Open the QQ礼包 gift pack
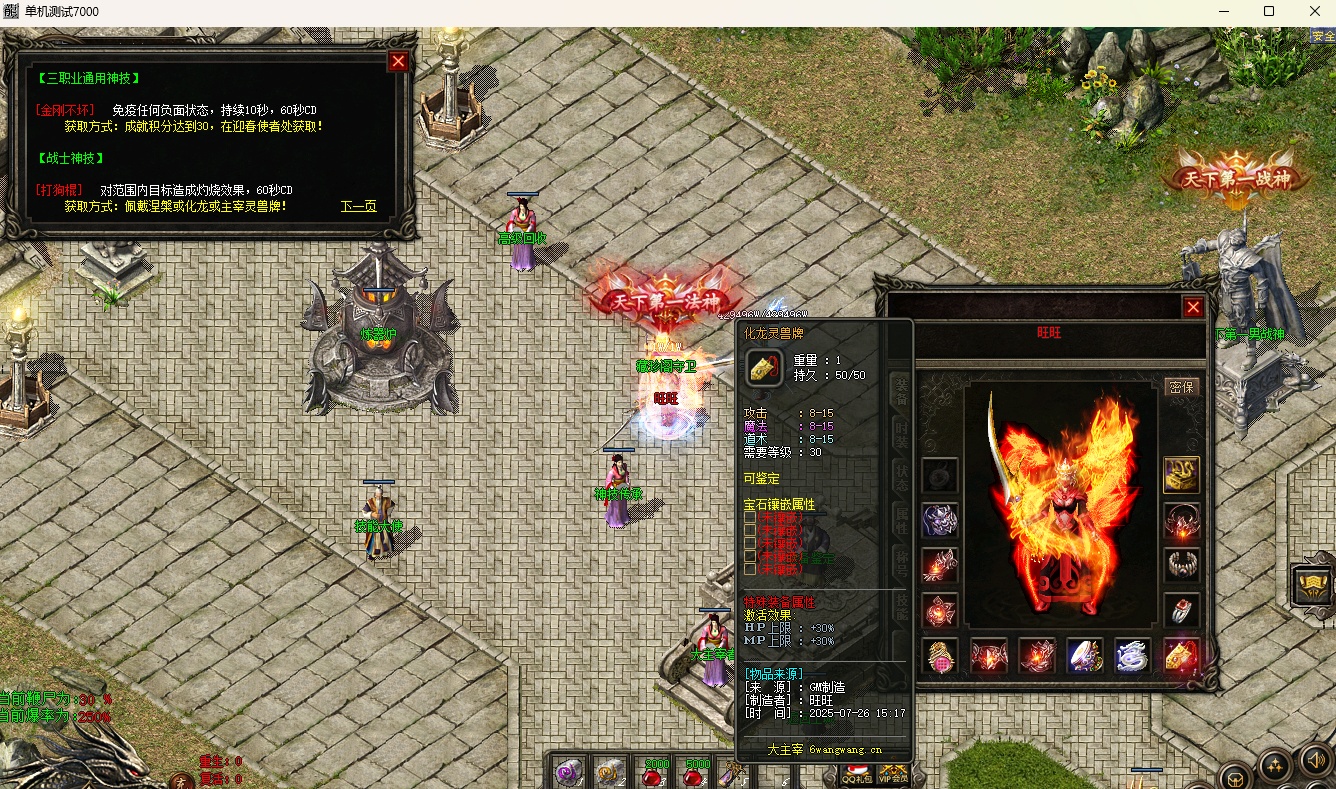This screenshot has height=789, width=1336. [855, 774]
